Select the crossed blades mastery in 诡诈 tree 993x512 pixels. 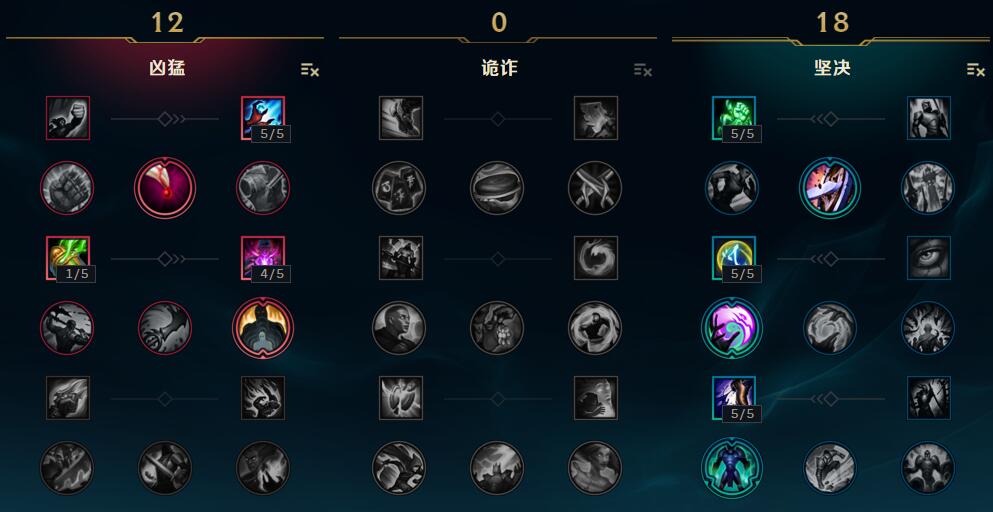pyautogui.click(x=595, y=188)
